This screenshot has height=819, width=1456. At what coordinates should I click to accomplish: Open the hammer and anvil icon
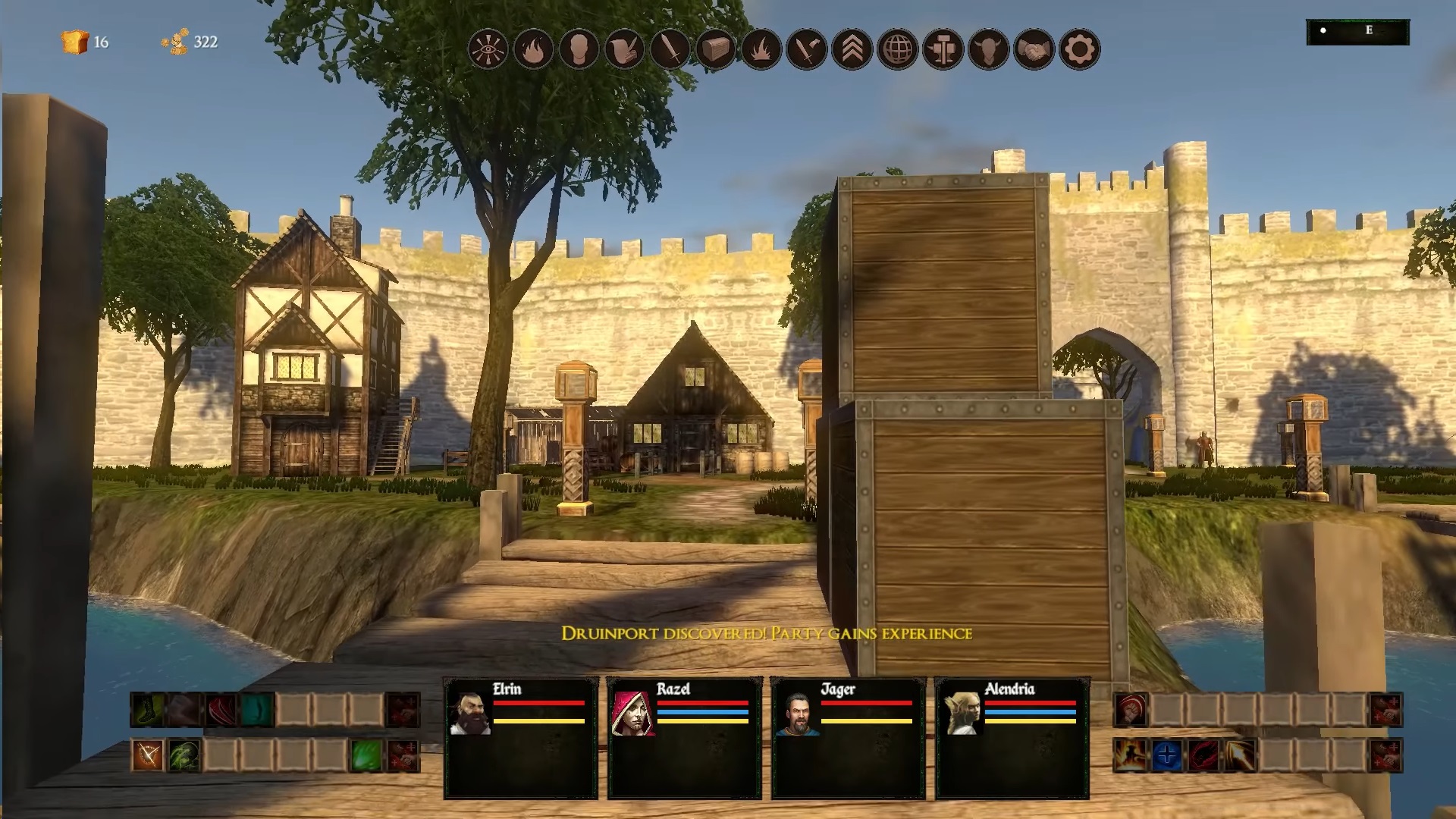[943, 50]
